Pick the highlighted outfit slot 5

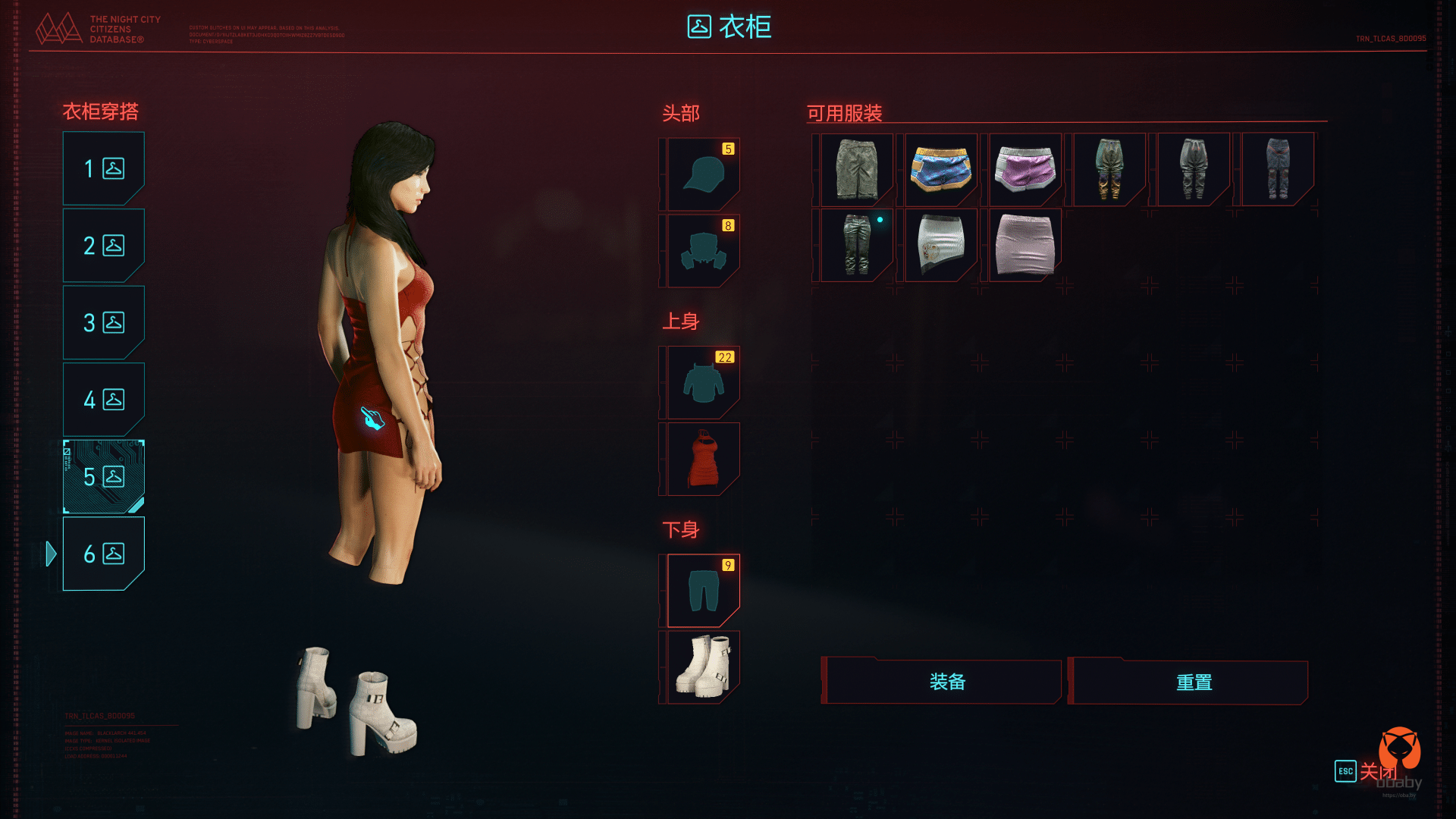pyautogui.click(x=103, y=477)
